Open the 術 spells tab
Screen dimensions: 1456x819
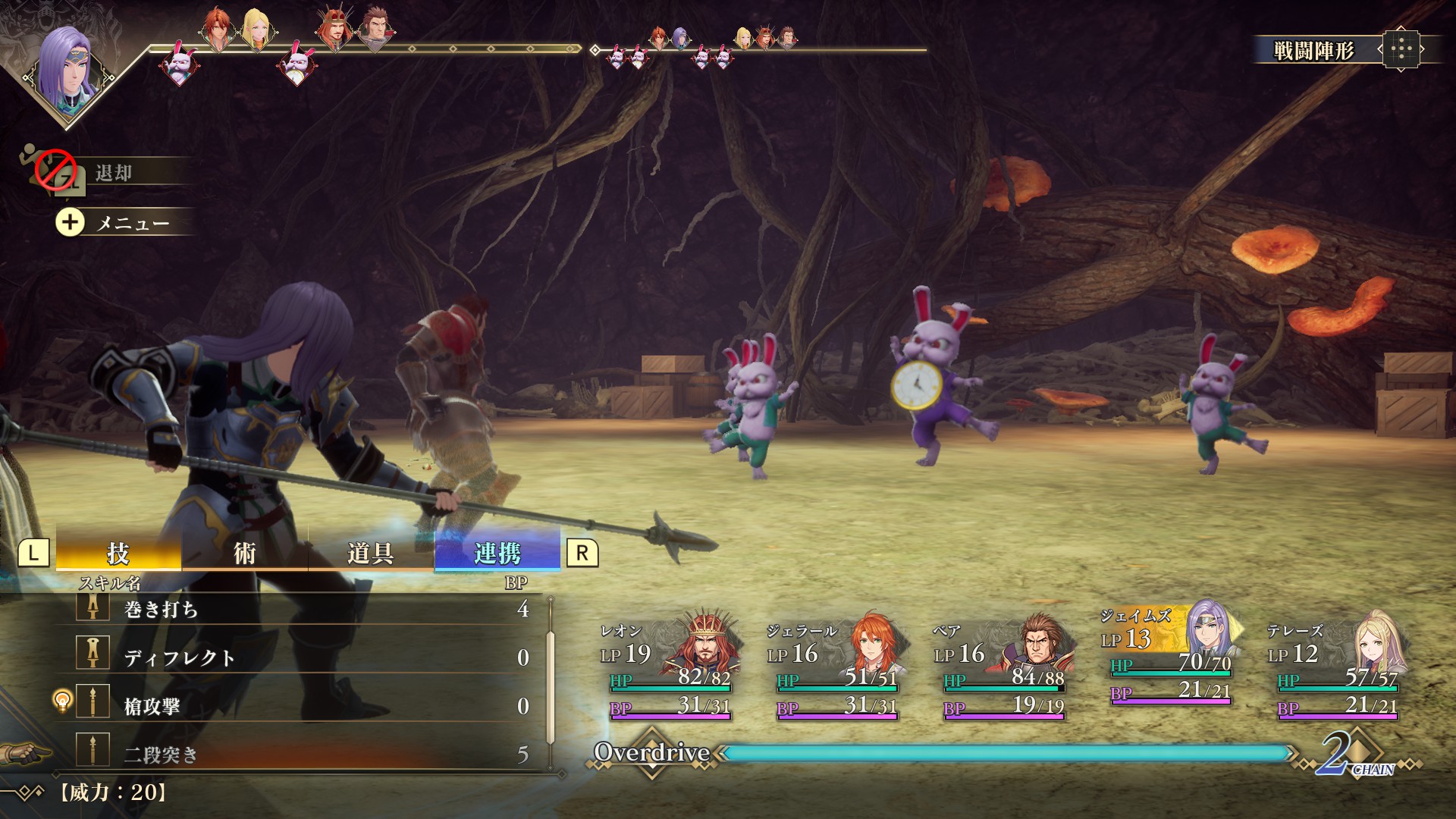[244, 553]
